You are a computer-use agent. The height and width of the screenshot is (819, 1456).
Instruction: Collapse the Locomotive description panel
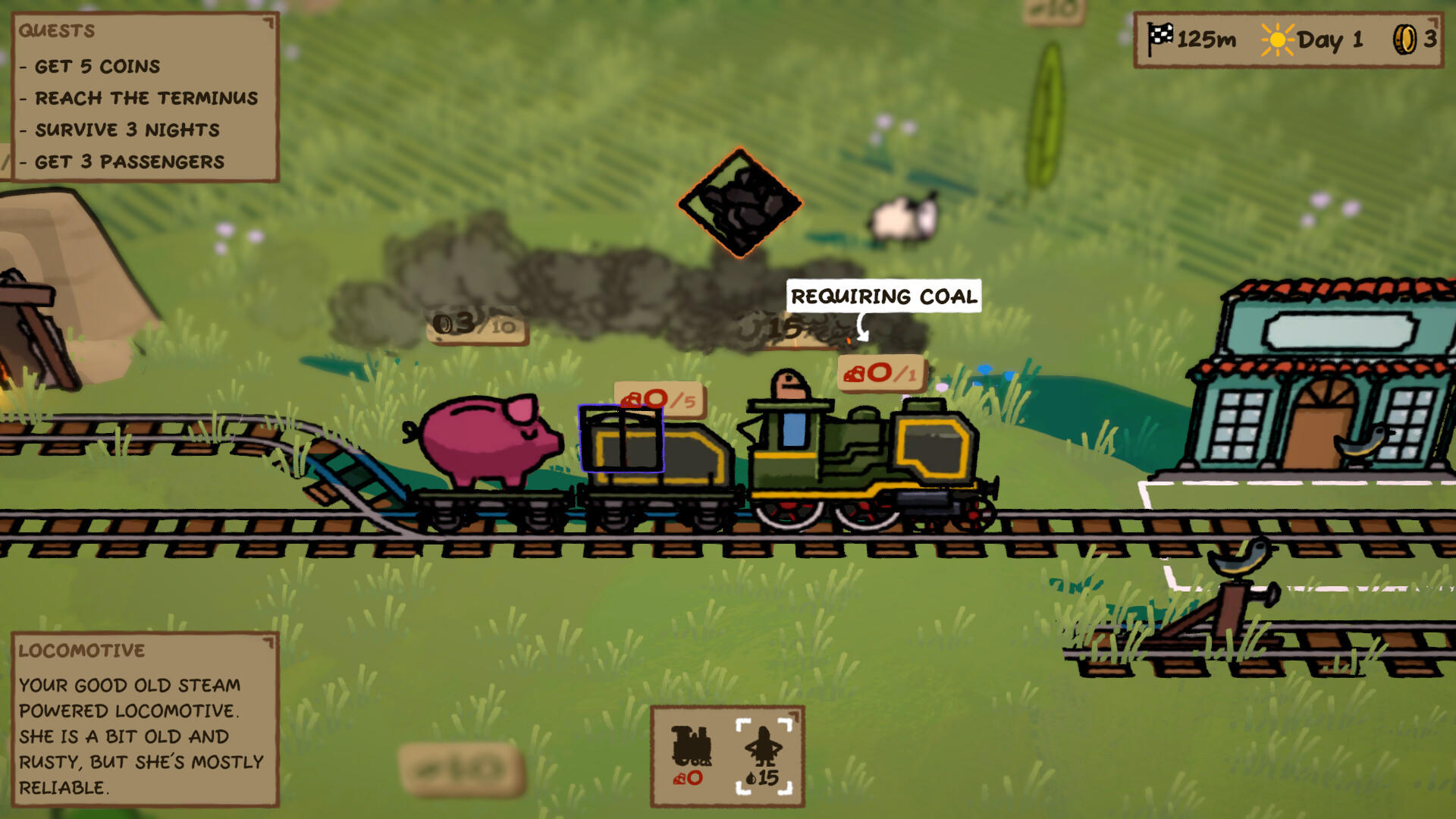click(269, 642)
